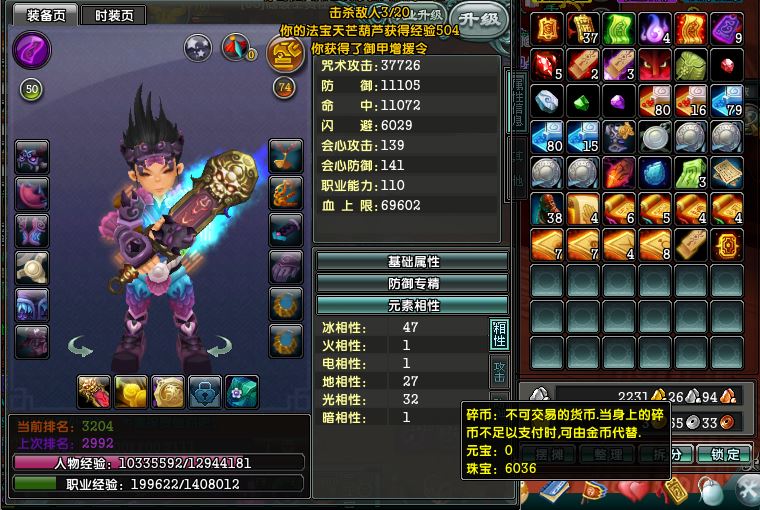This screenshot has height=510, width=760.
Task: Select the equipped necklace slot
Action: point(287,154)
